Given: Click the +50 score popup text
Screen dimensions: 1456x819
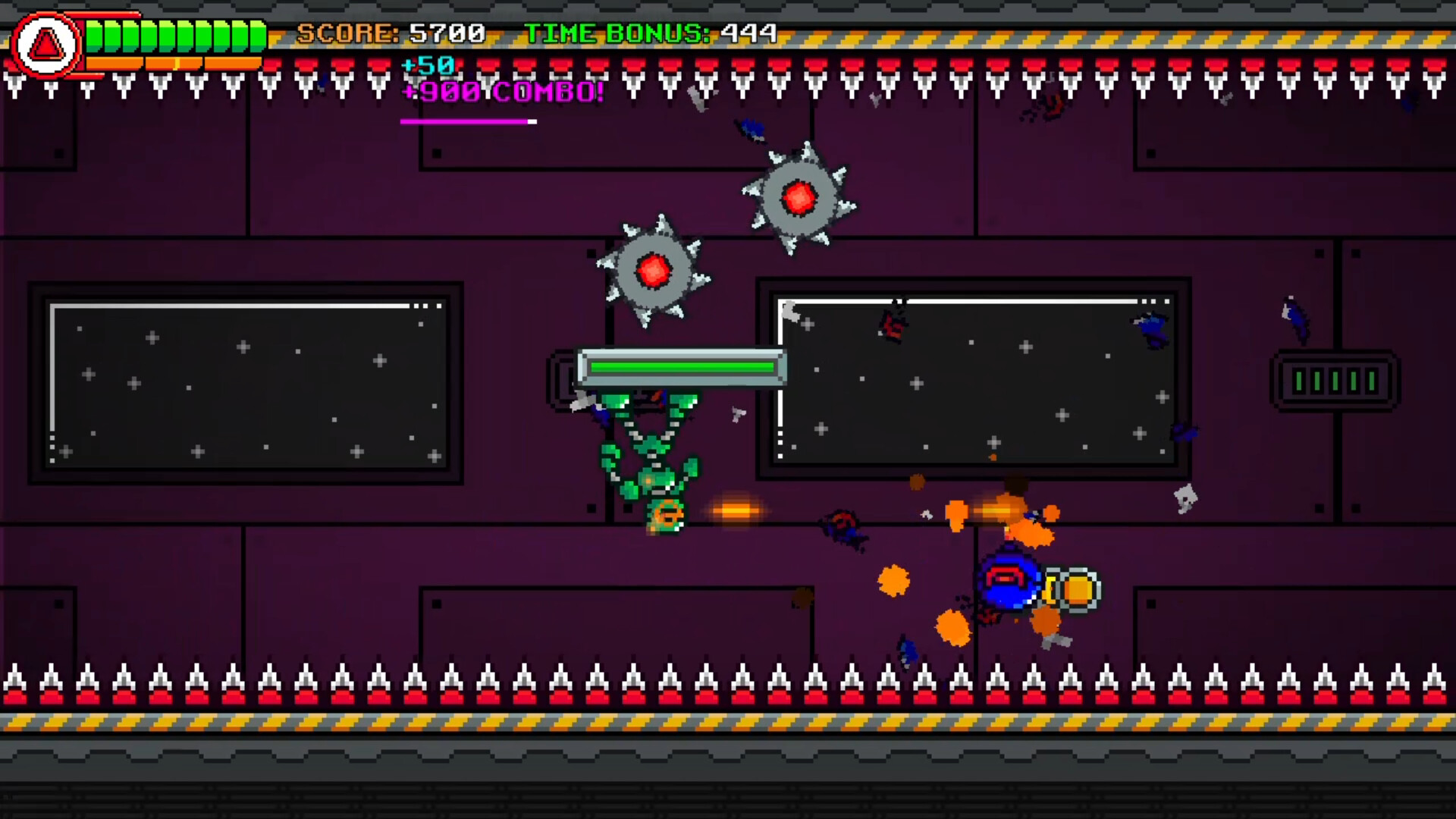Looking at the screenshot, I should point(427,67).
